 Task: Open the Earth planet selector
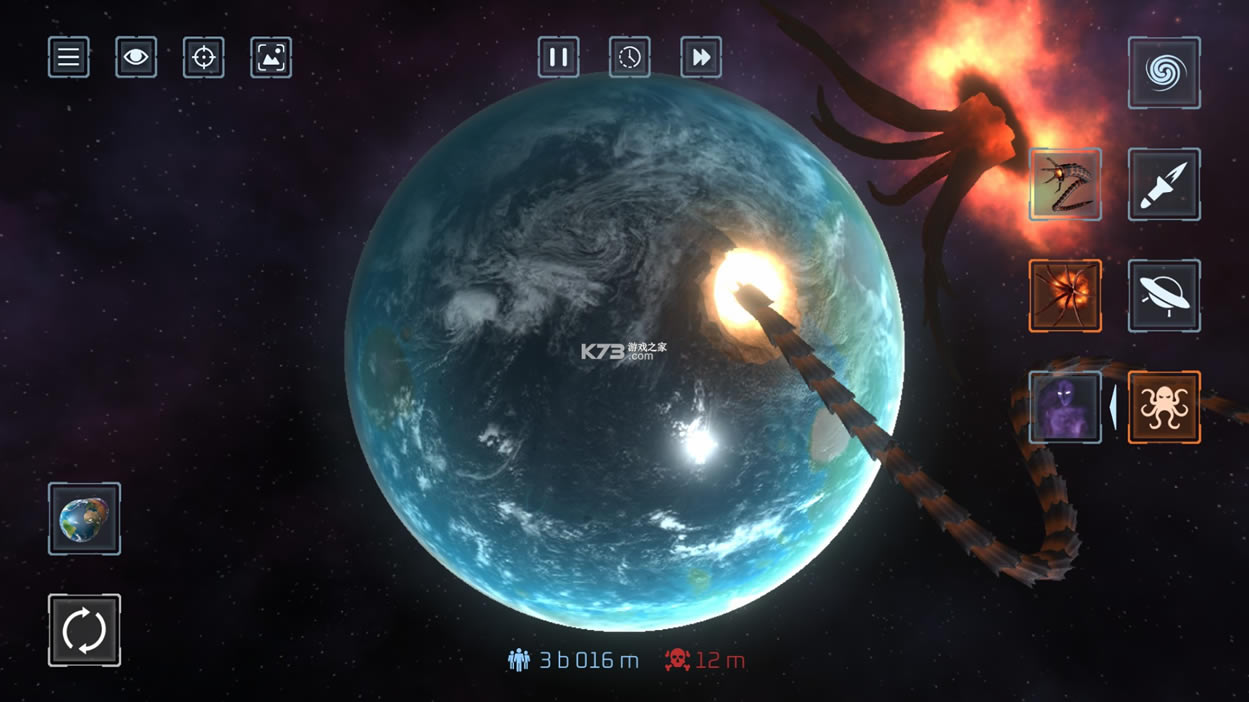84,519
